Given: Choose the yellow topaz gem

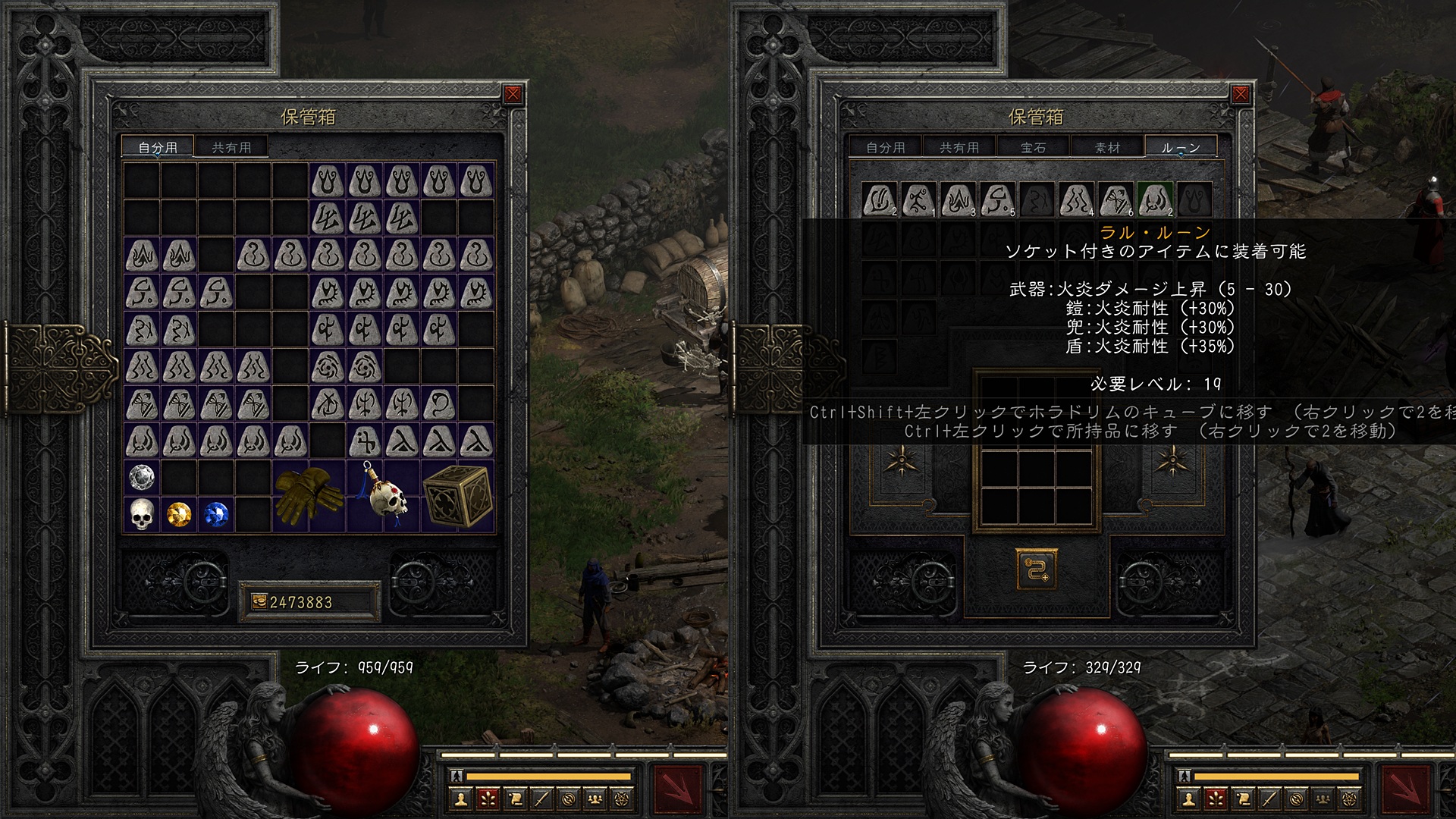Looking at the screenshot, I should click(179, 515).
